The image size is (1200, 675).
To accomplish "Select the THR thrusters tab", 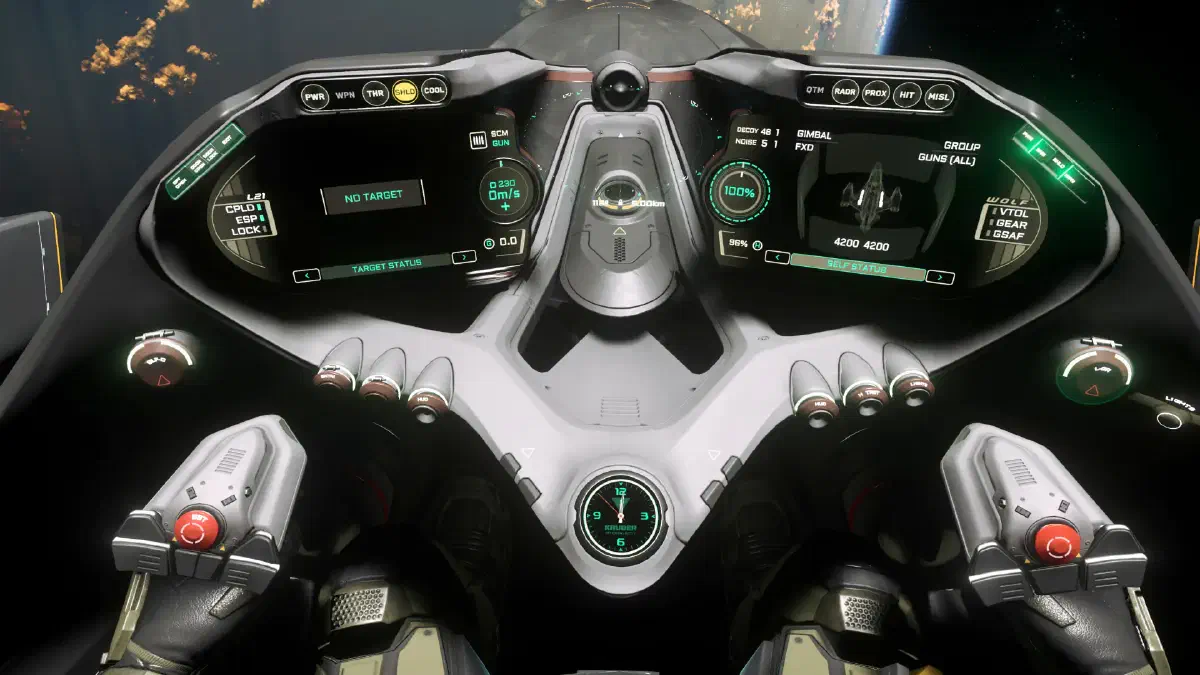I will coord(375,92).
